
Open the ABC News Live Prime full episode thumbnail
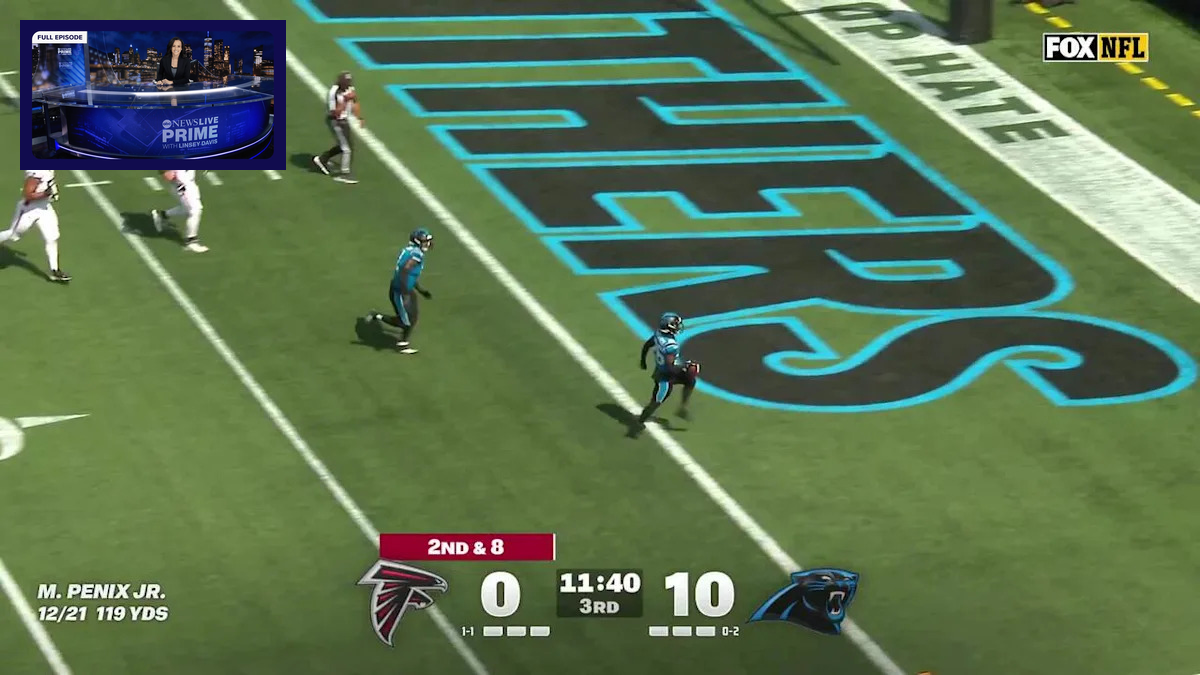pos(153,95)
